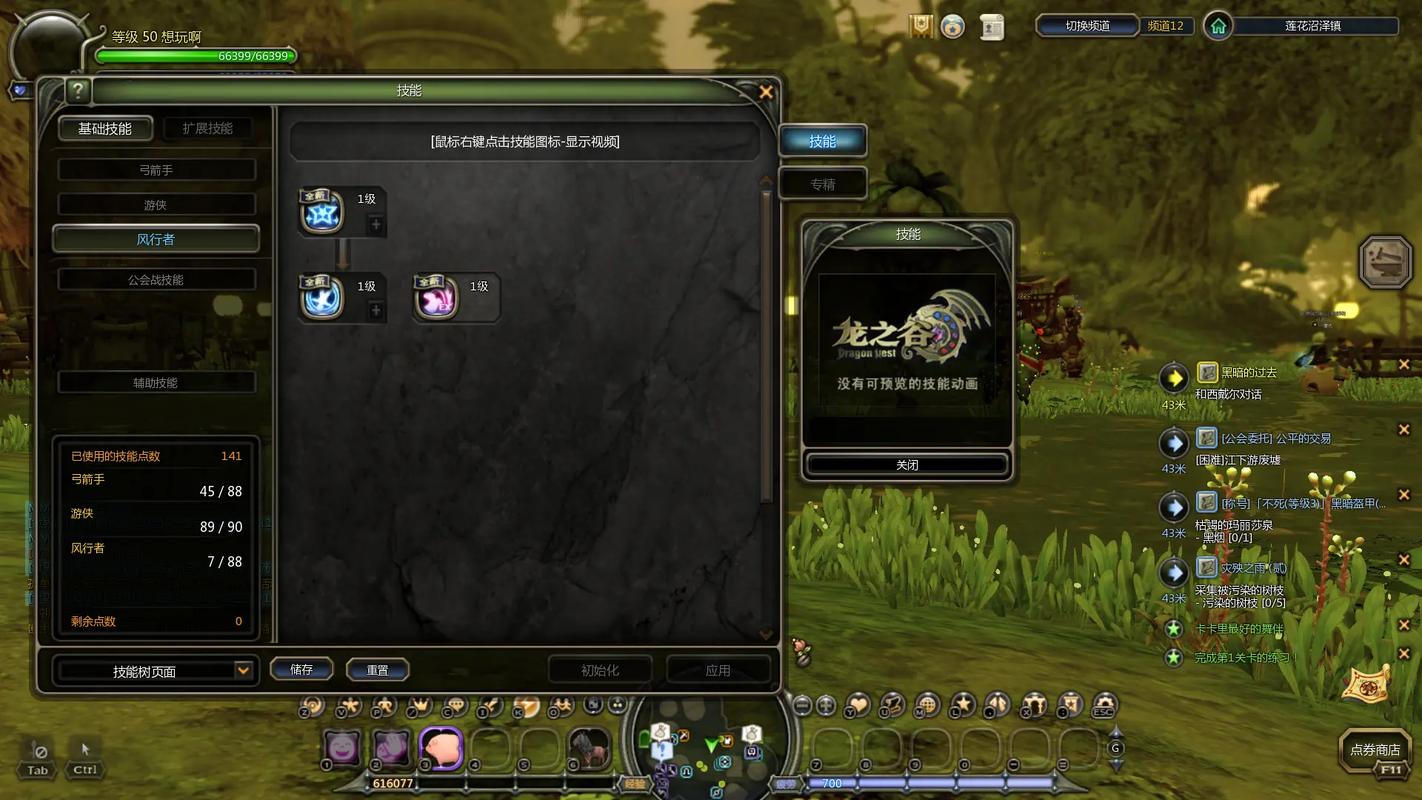Apply skill changes with 应用

[718, 670]
